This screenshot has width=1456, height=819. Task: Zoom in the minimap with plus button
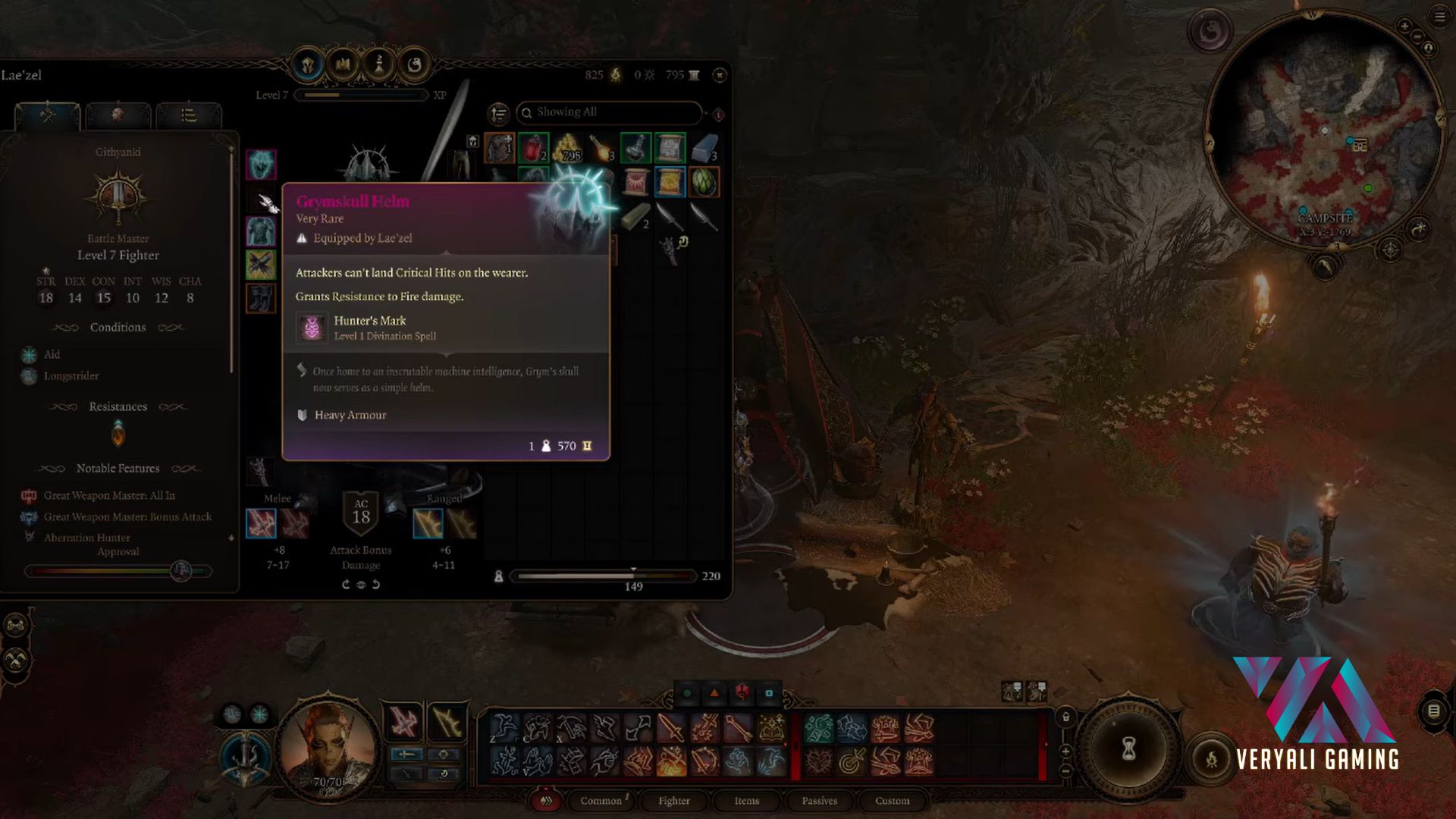1404,27
